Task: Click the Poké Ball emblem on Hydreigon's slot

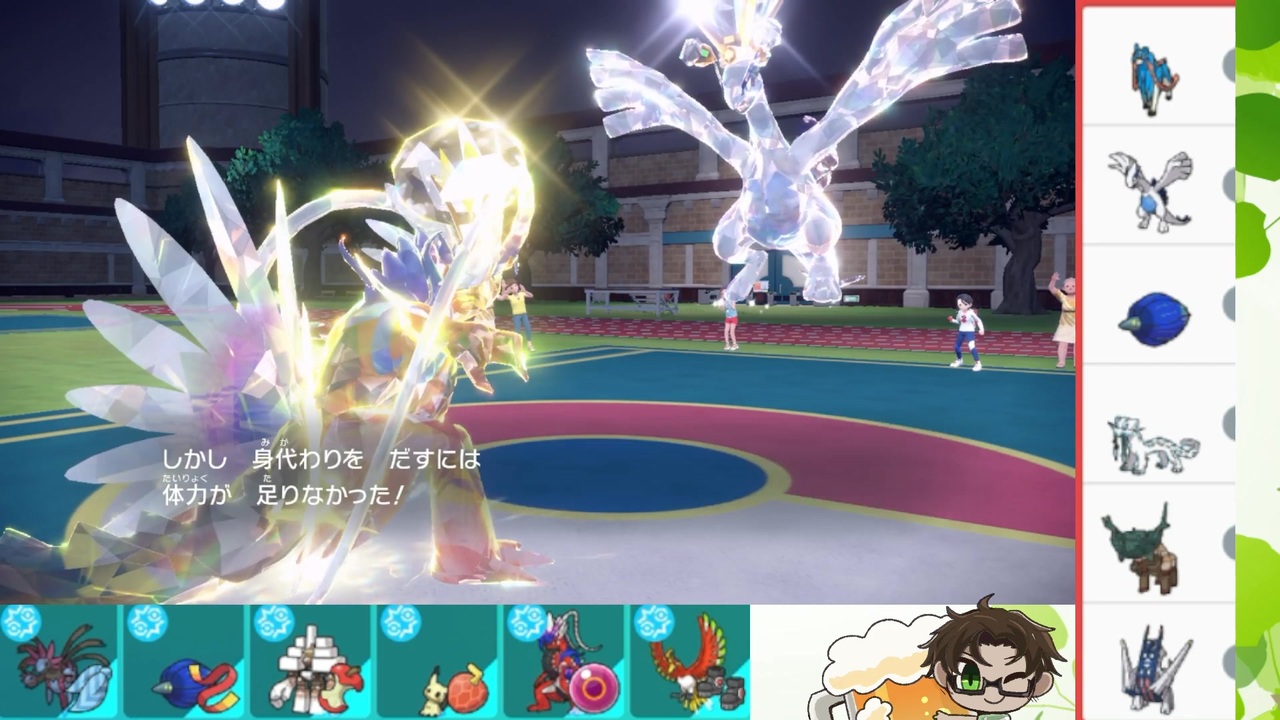Action: tap(23, 620)
